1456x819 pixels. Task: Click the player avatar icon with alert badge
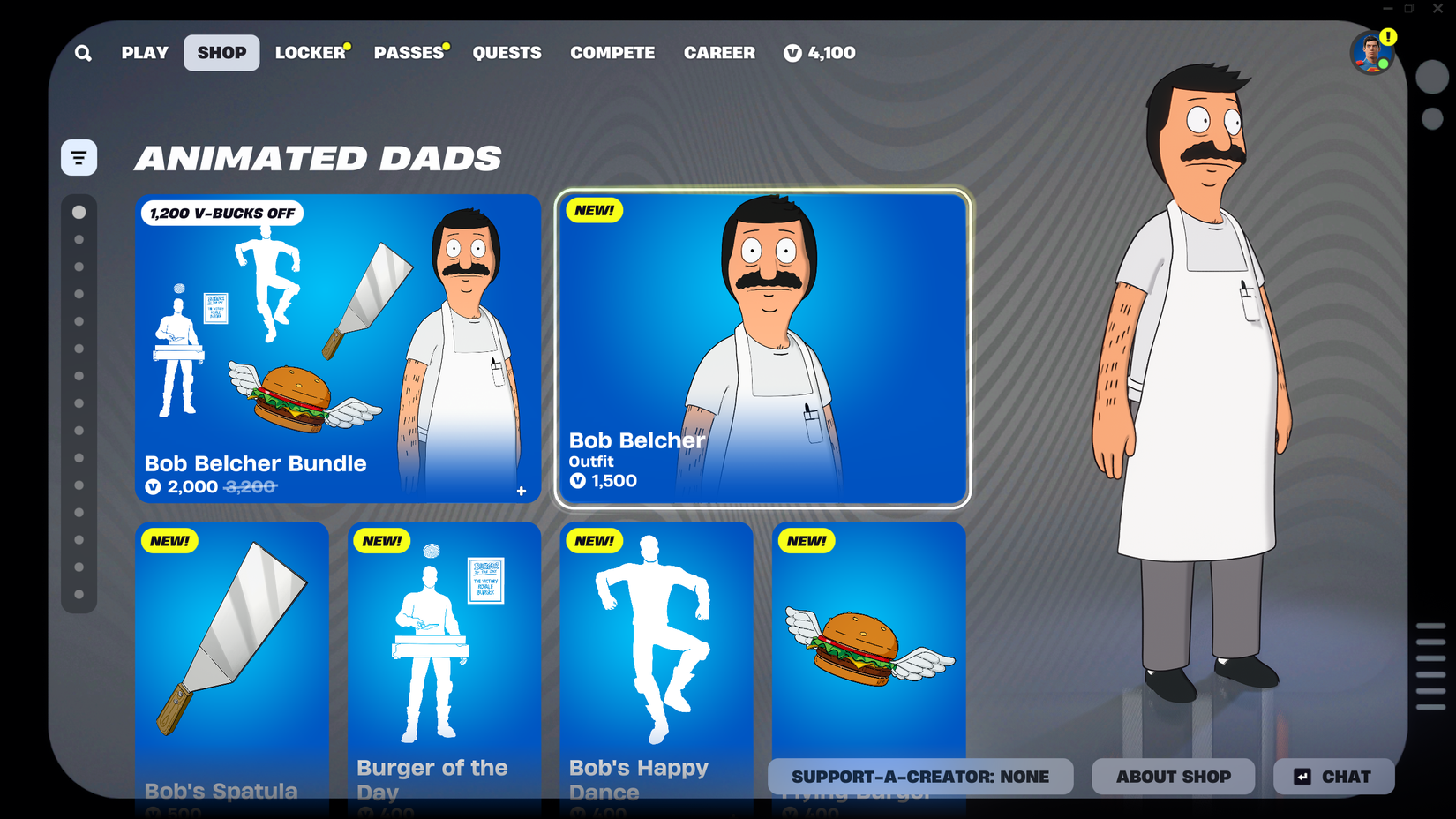1371,53
